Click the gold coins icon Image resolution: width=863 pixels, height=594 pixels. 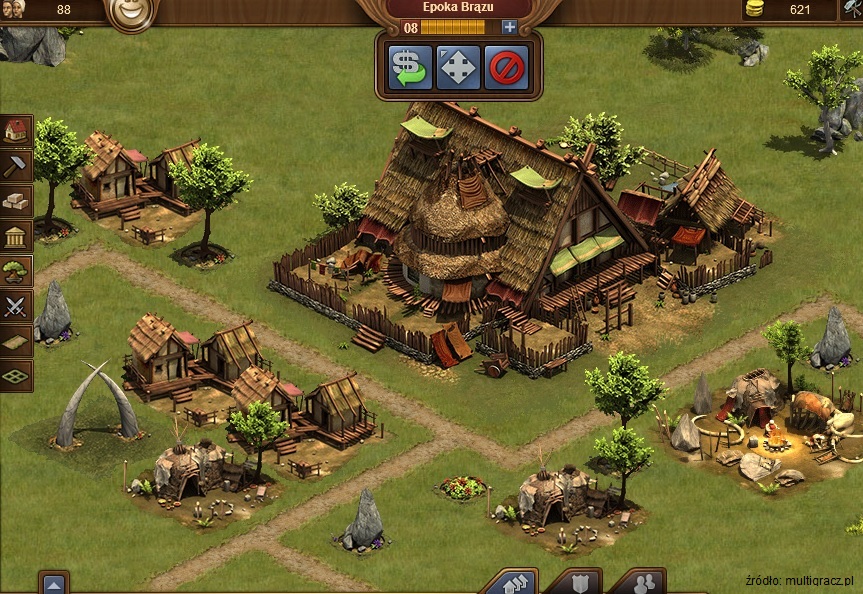(754, 9)
